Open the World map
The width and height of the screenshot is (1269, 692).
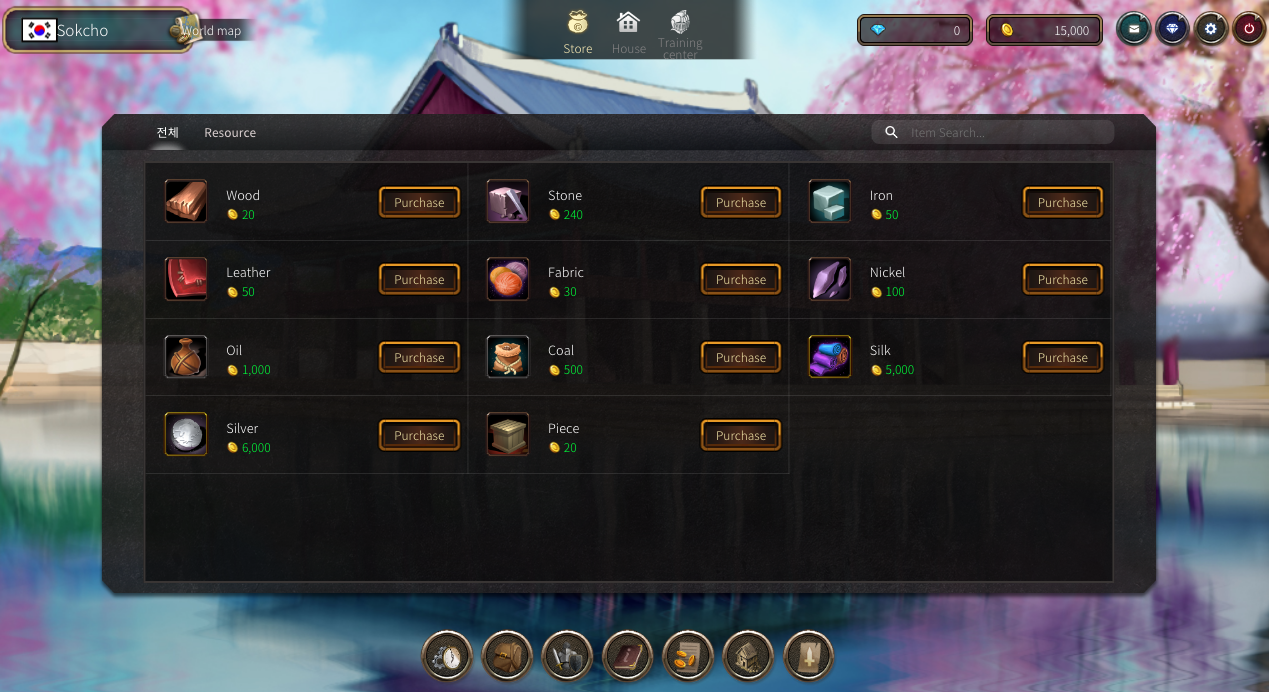coord(210,31)
